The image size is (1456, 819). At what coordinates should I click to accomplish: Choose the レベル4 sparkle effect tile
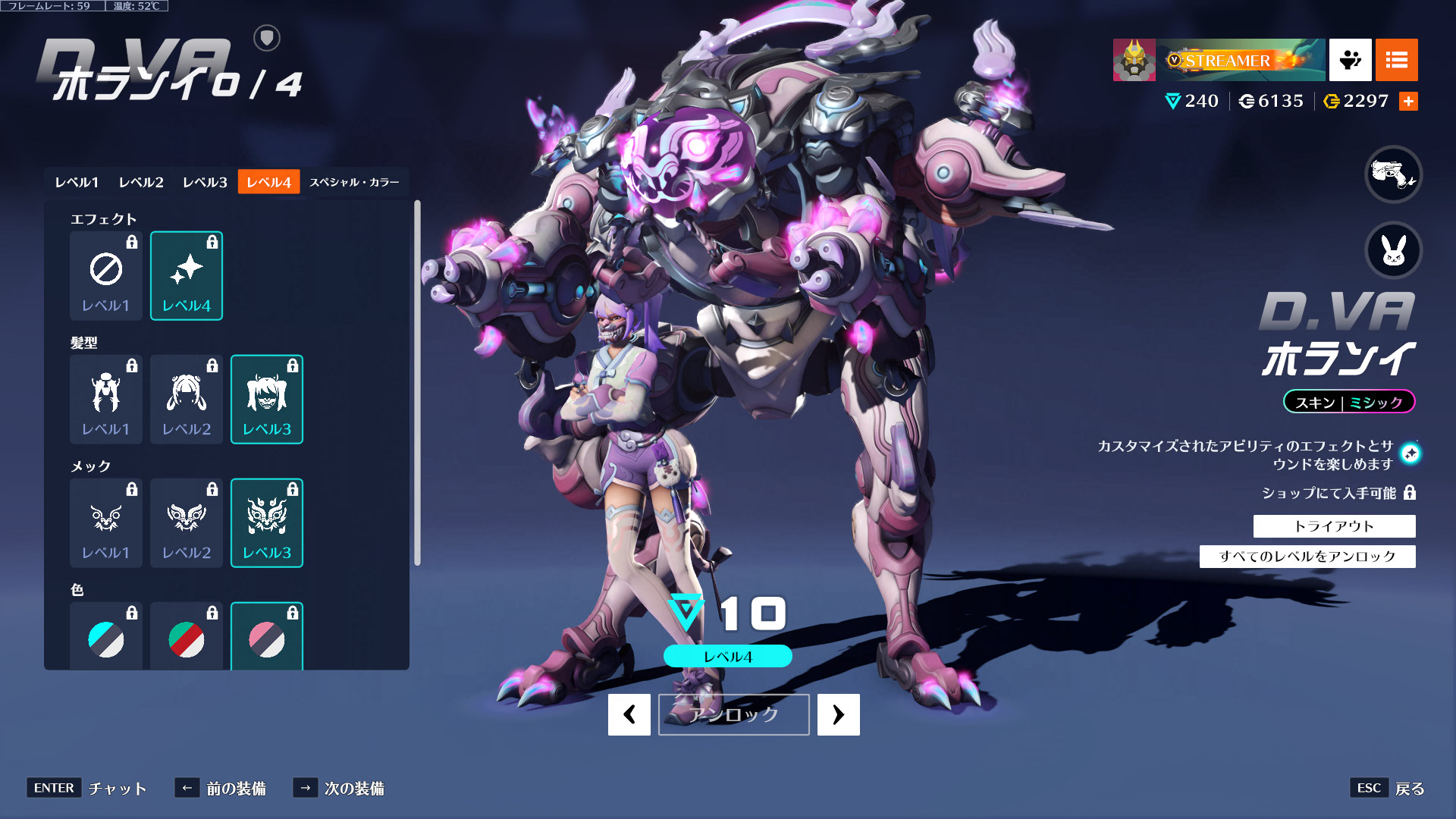(187, 276)
